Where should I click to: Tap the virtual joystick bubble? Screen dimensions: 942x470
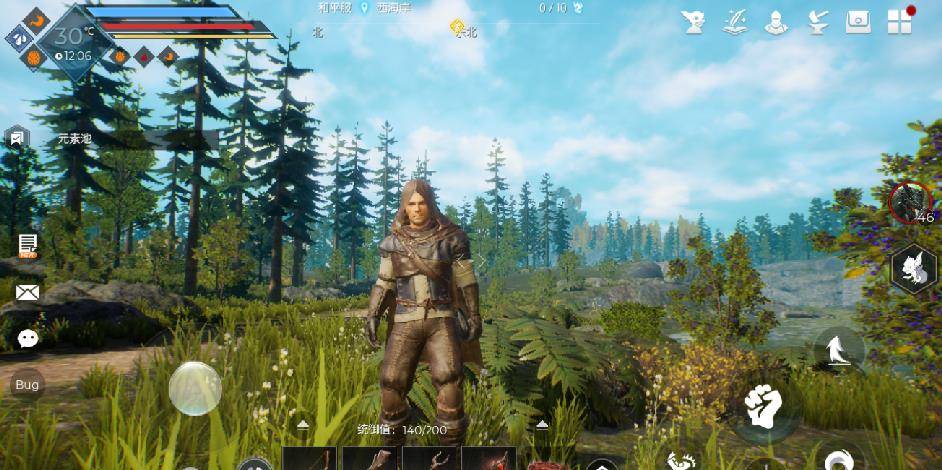click(x=195, y=388)
